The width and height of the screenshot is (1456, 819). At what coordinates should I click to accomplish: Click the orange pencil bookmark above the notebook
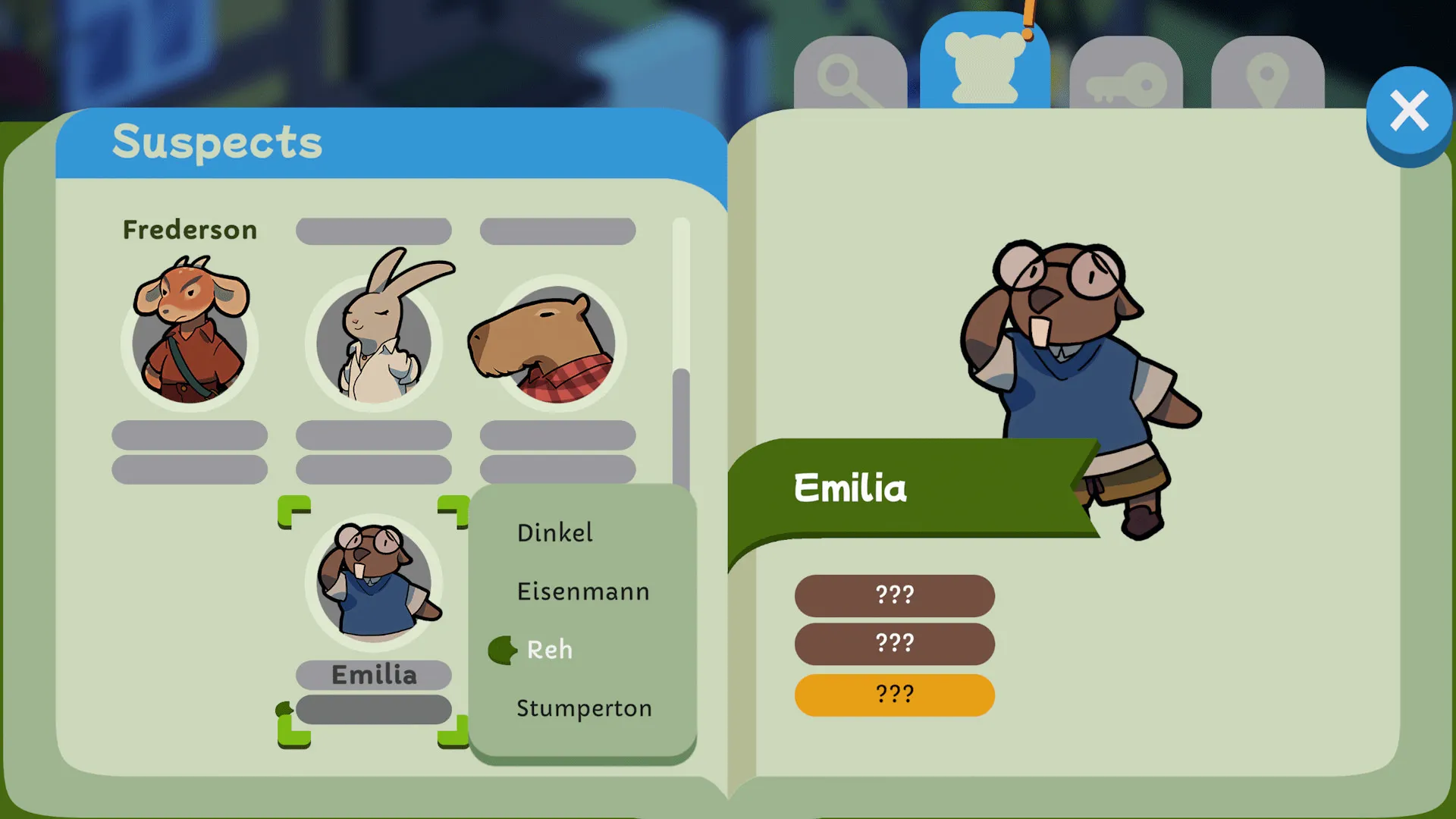[1029, 23]
